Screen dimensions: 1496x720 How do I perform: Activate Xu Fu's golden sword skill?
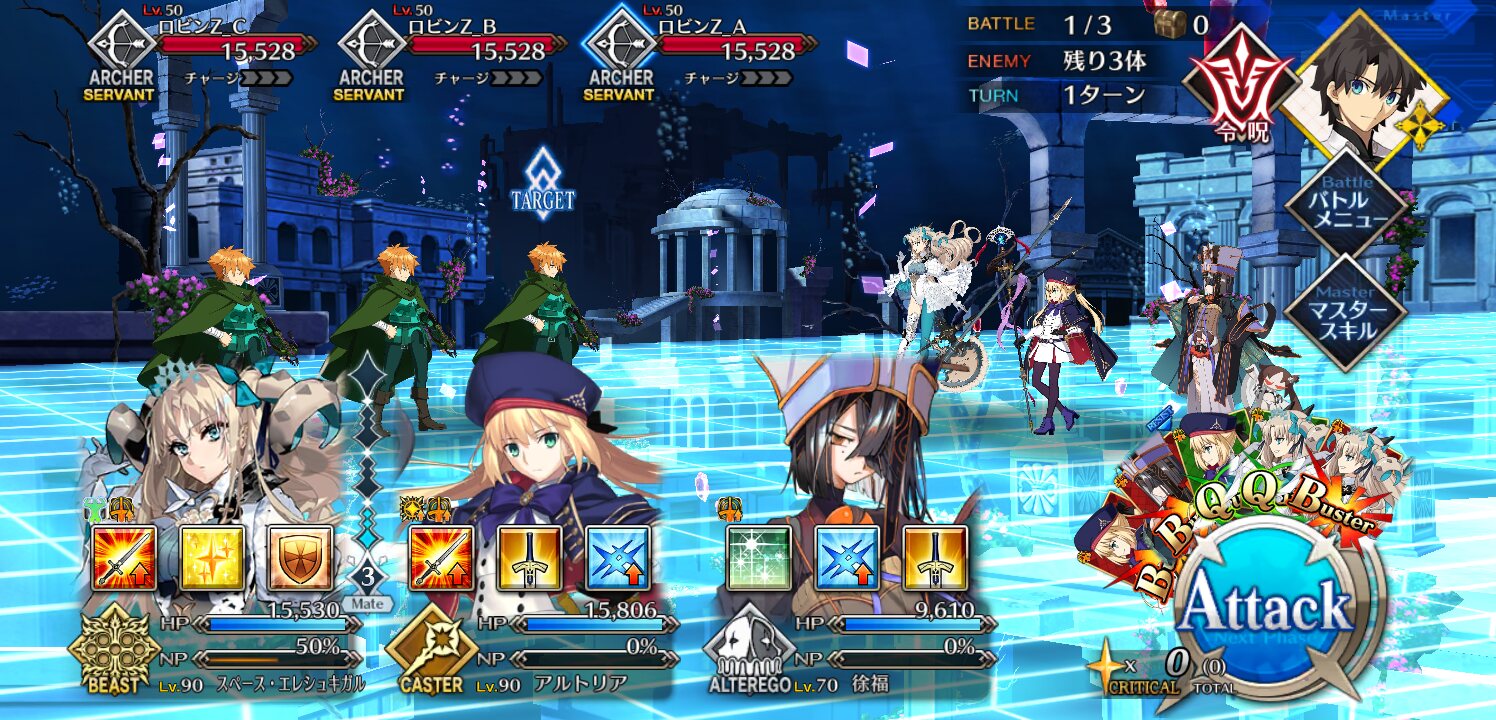coord(935,557)
